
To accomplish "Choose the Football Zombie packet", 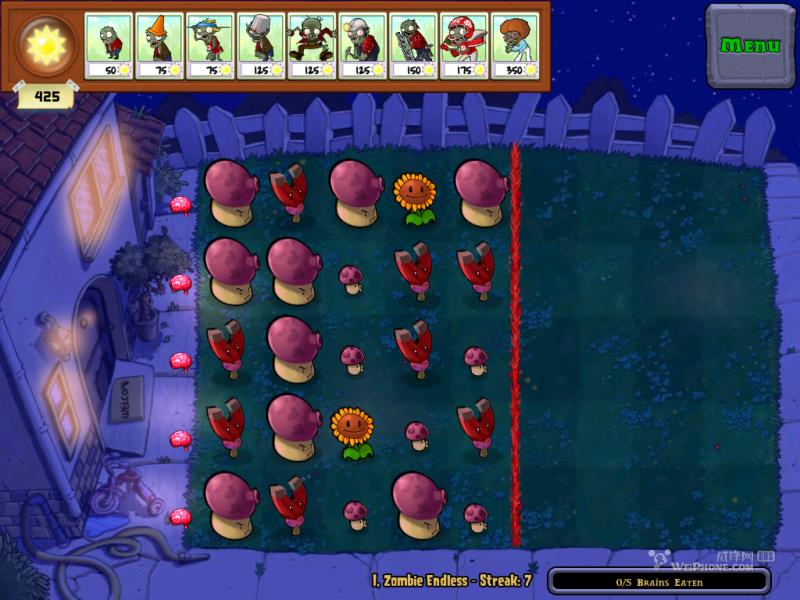I will coord(464,45).
